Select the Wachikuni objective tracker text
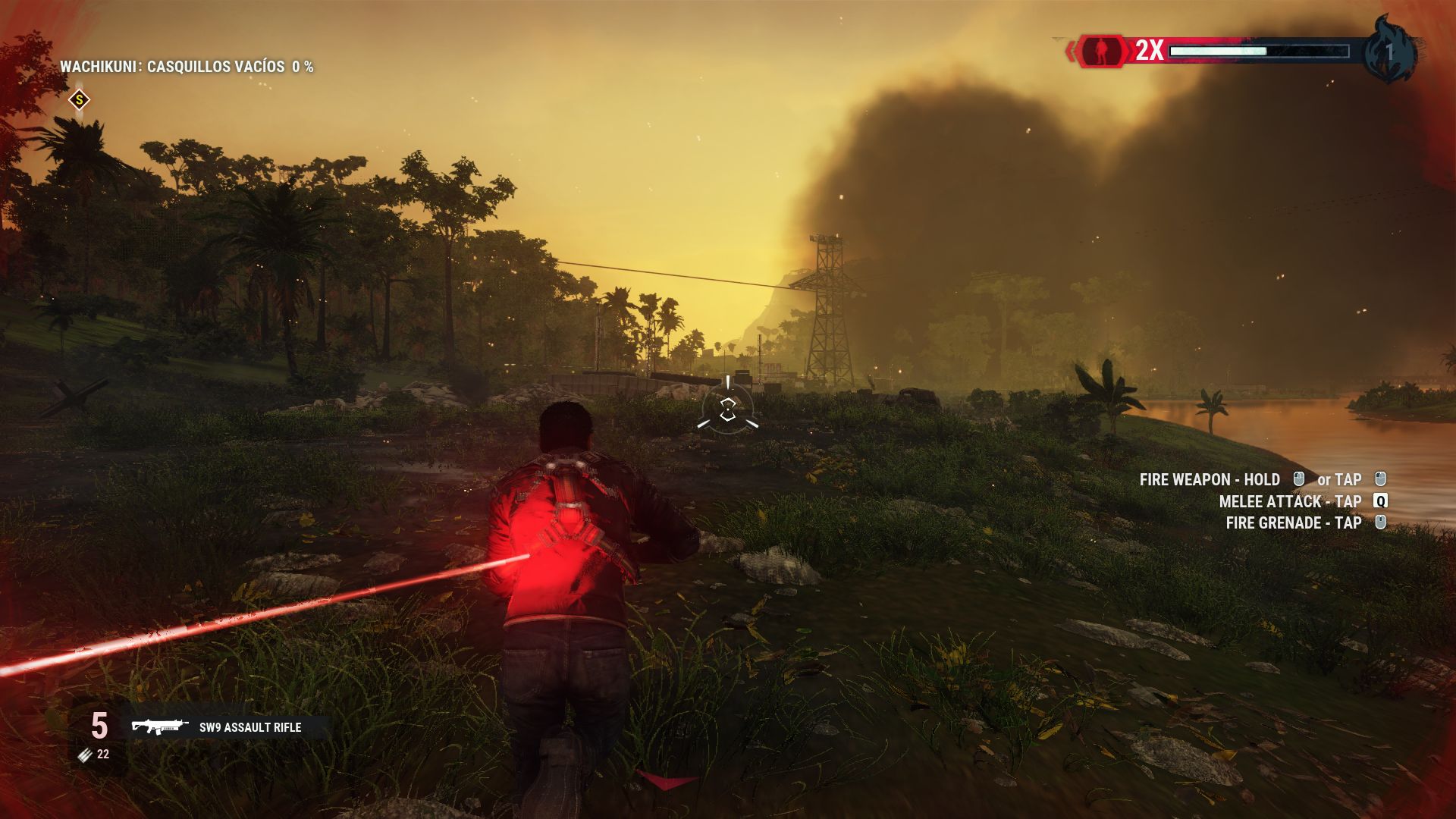 point(187,67)
